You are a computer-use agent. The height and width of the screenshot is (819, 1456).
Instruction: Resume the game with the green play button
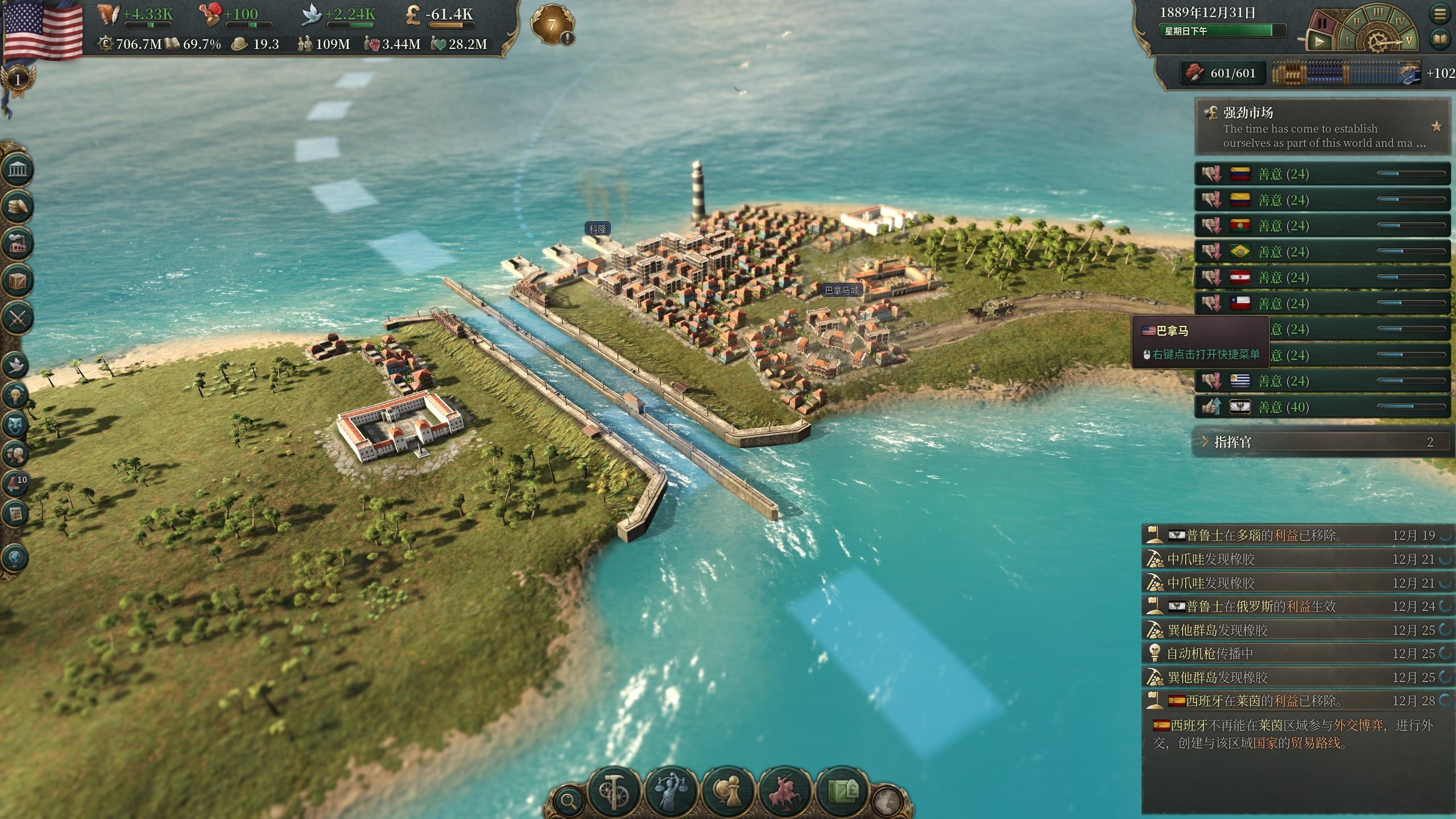click(1318, 42)
